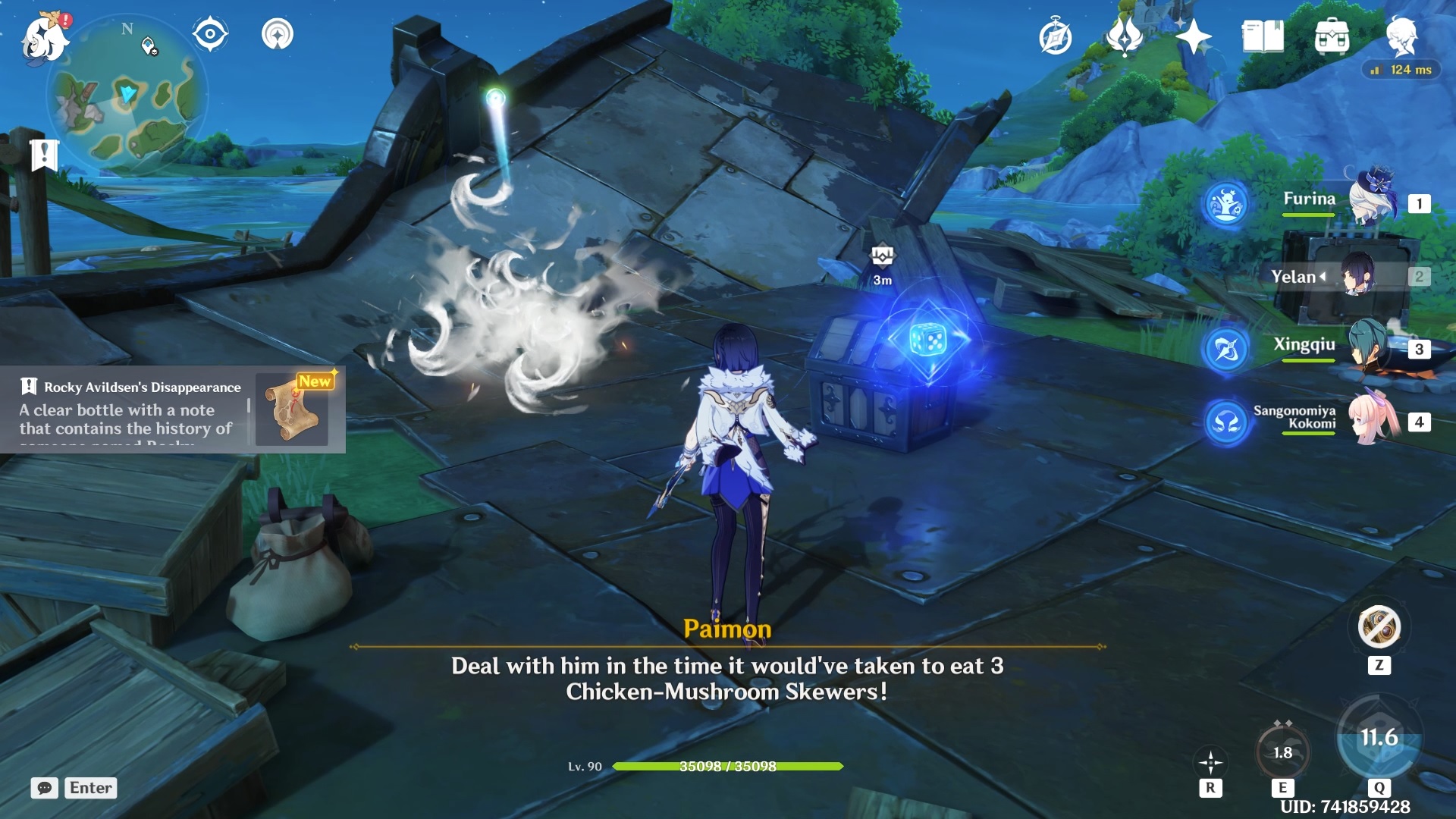The height and width of the screenshot is (819, 1456).
Task: Click the gadget slot bound to Z
Action: click(x=1379, y=627)
